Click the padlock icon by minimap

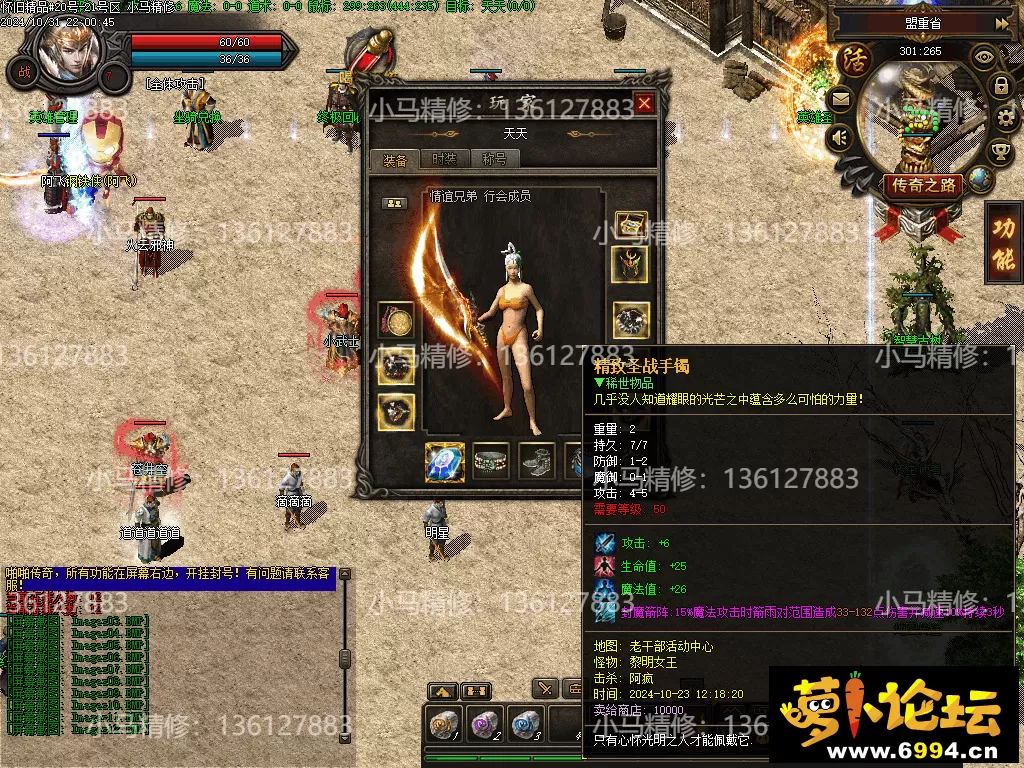point(1001,87)
